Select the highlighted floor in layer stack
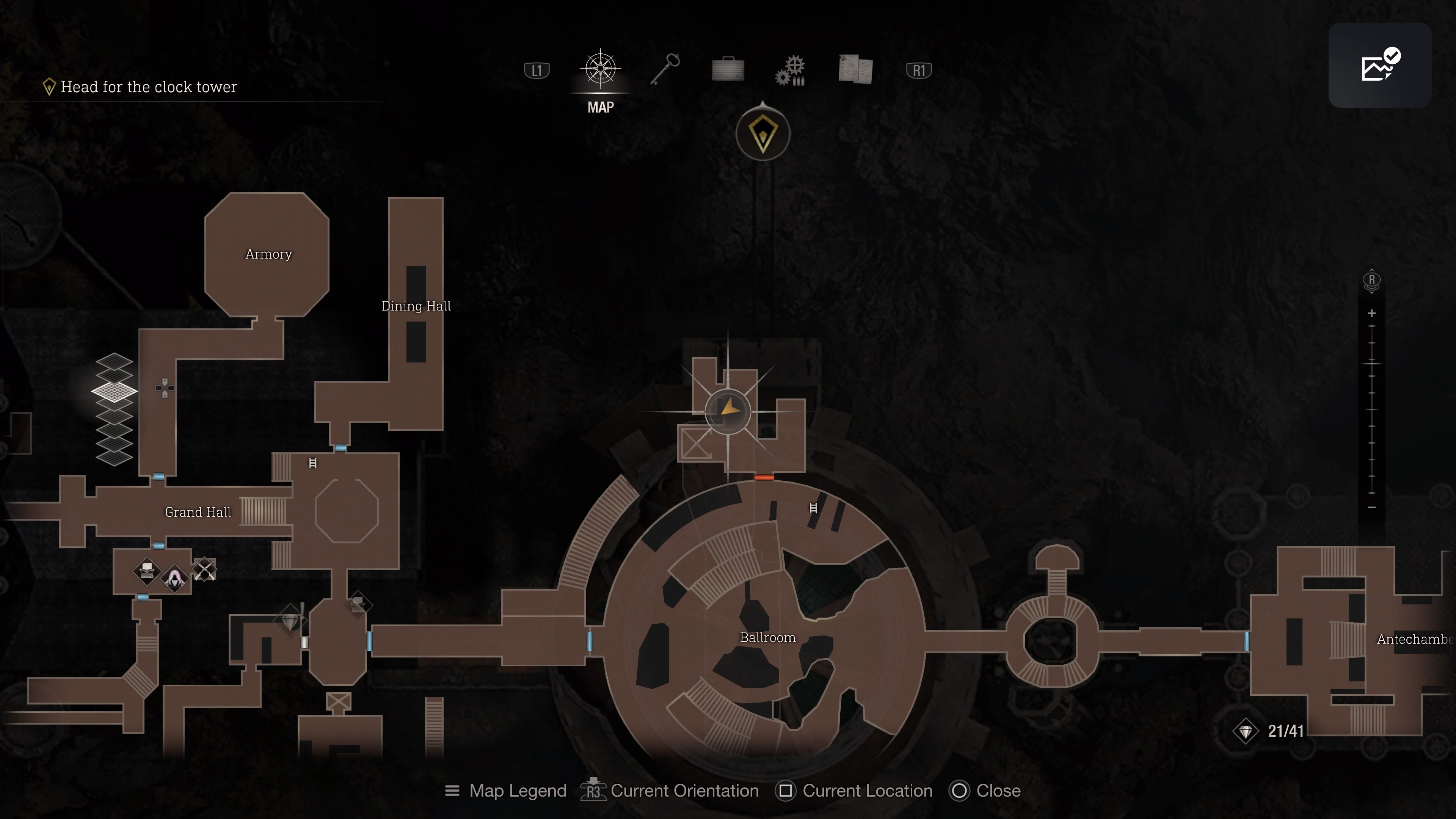Image resolution: width=1456 pixels, height=819 pixels. [114, 391]
